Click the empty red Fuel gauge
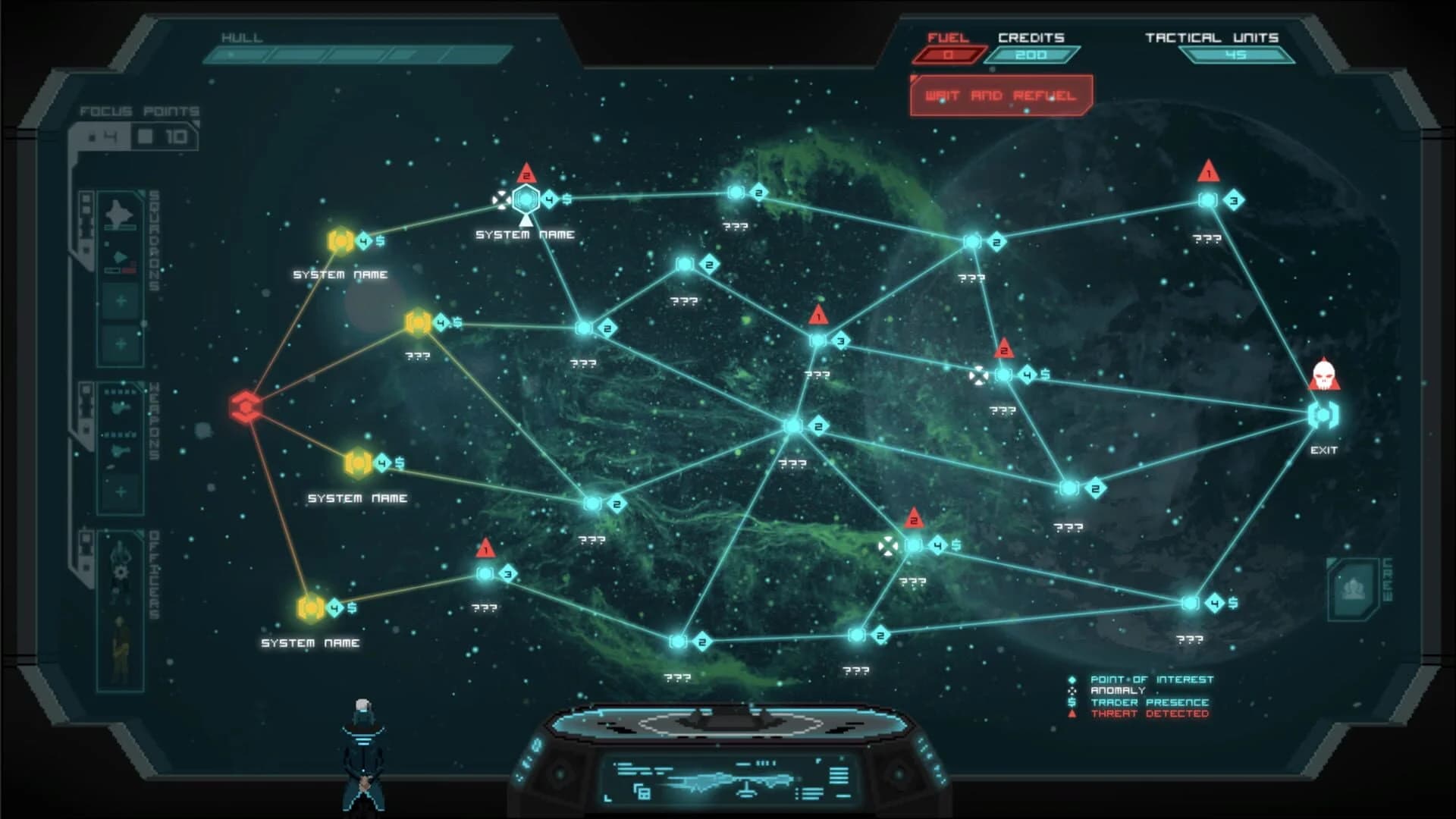This screenshot has width=1456, height=819. [x=950, y=54]
